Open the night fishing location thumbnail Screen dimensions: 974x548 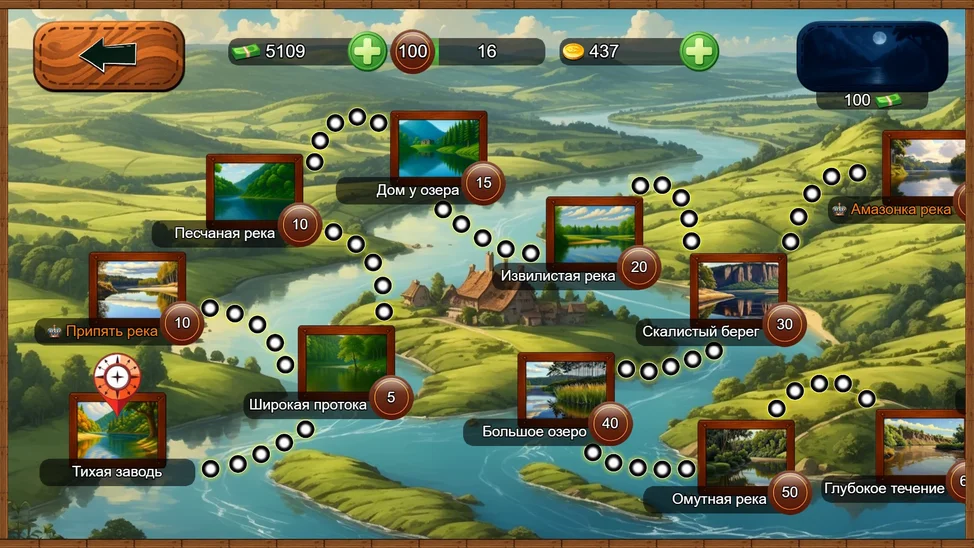[871, 56]
